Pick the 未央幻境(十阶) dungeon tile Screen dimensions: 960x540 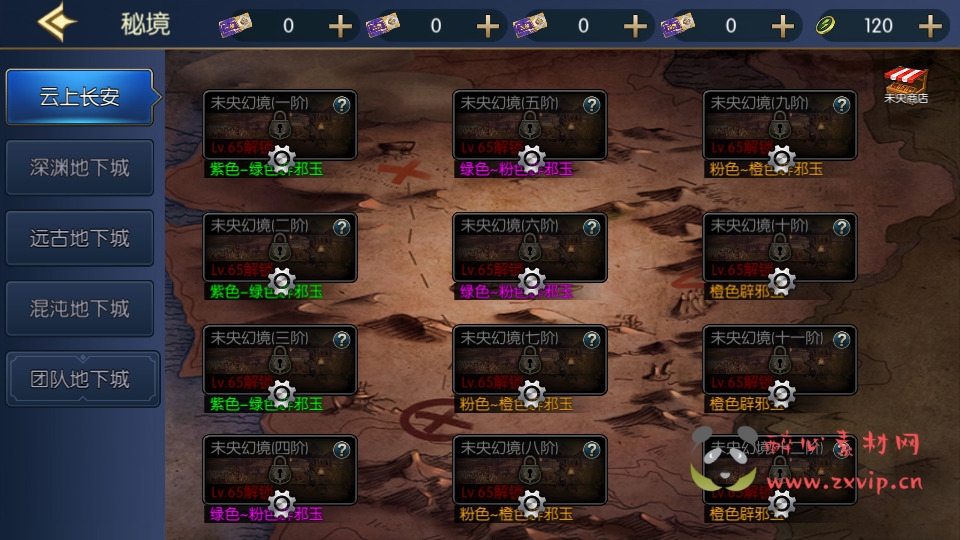(780, 247)
